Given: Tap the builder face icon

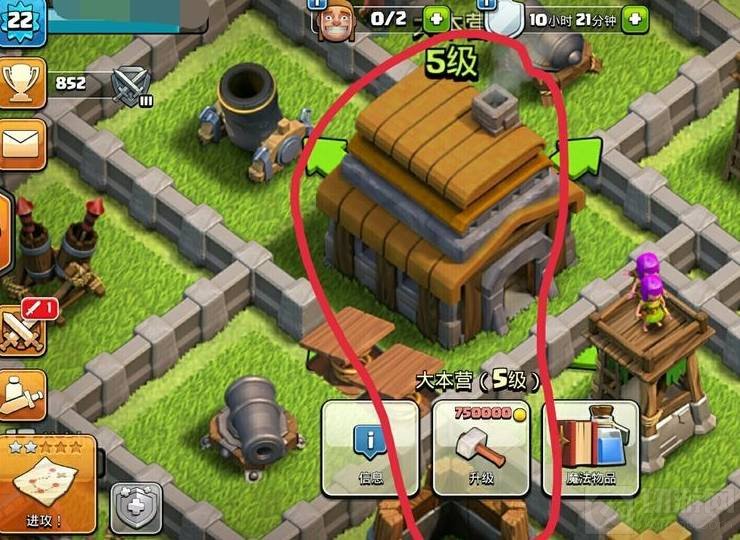Looking at the screenshot, I should [x=338, y=20].
